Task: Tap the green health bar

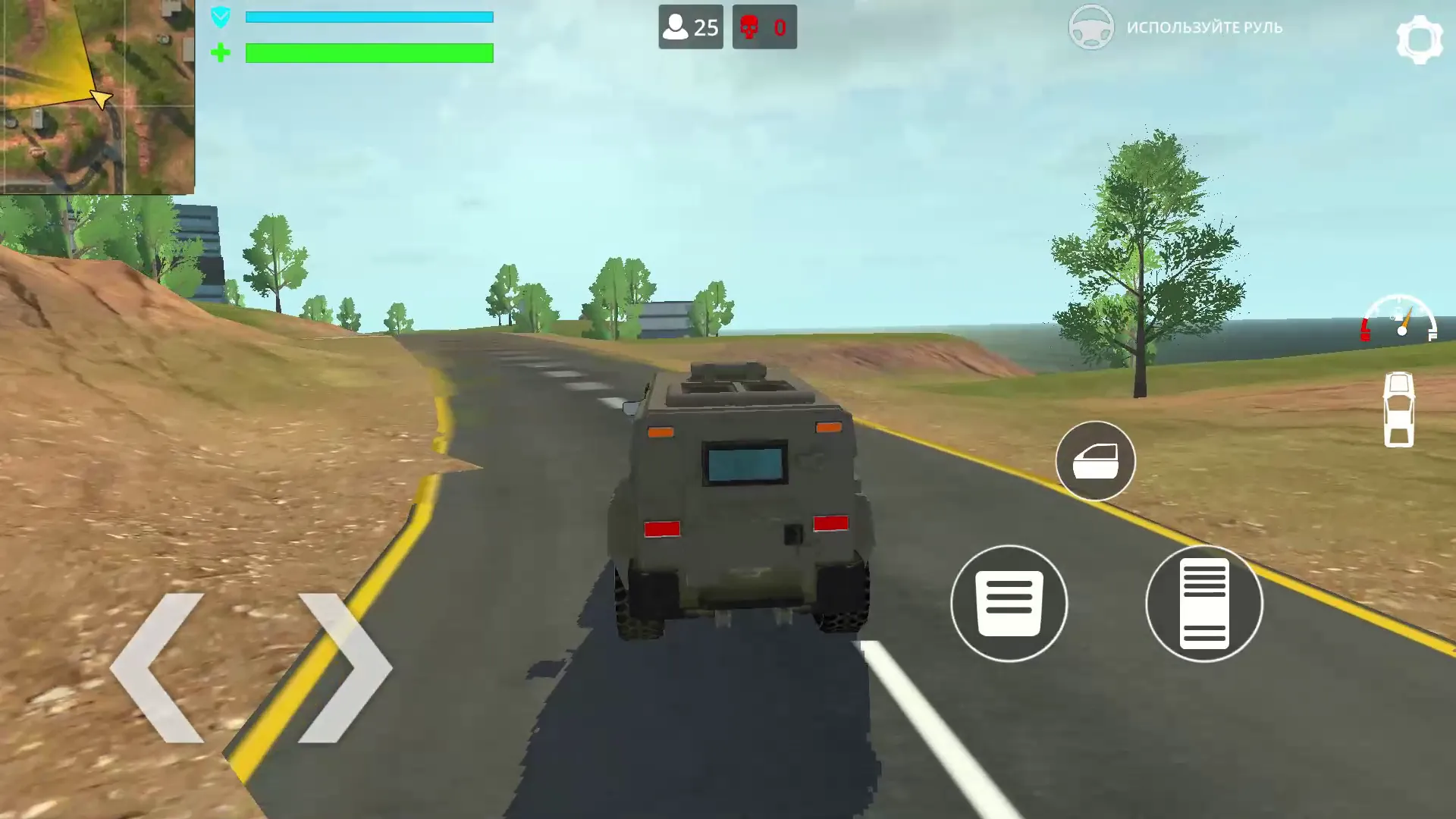Action: pos(368,54)
